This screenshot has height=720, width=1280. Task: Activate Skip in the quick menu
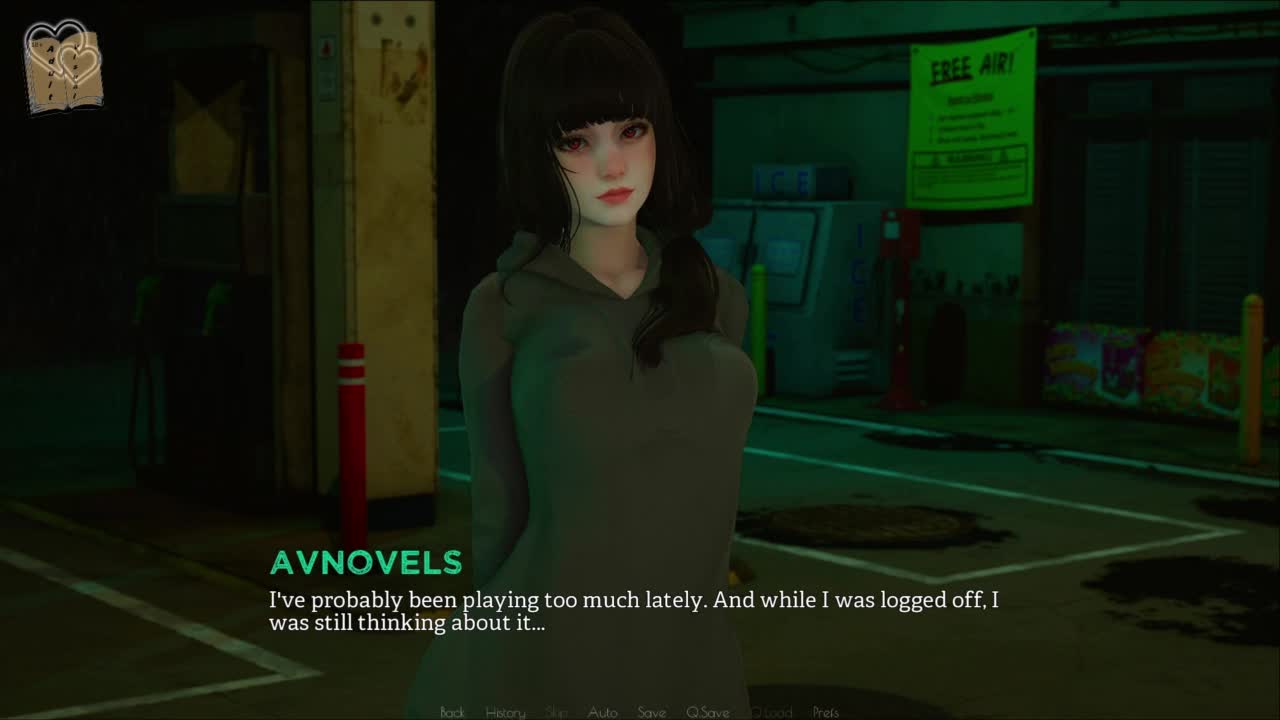coord(557,712)
